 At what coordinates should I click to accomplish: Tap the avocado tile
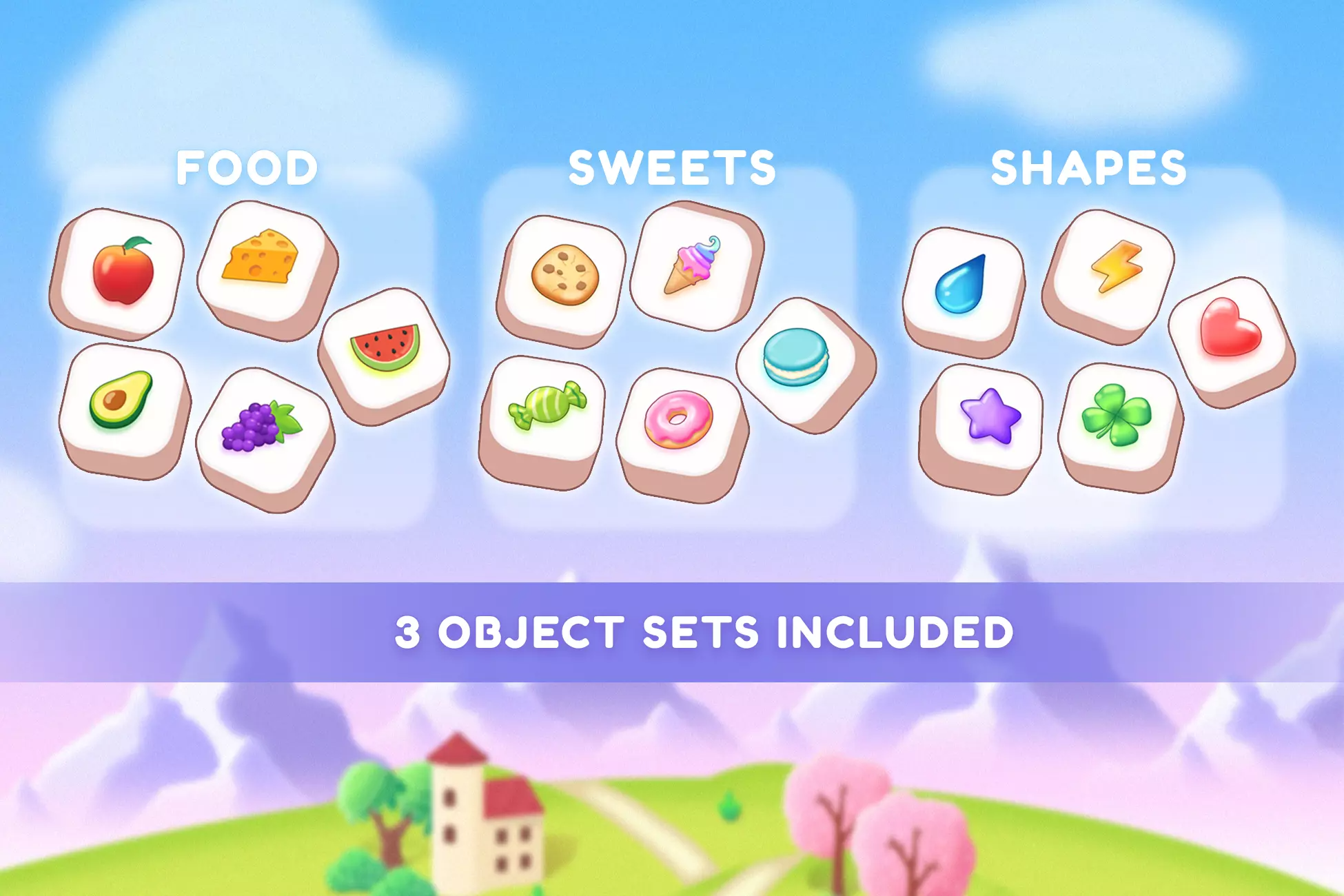(121, 400)
